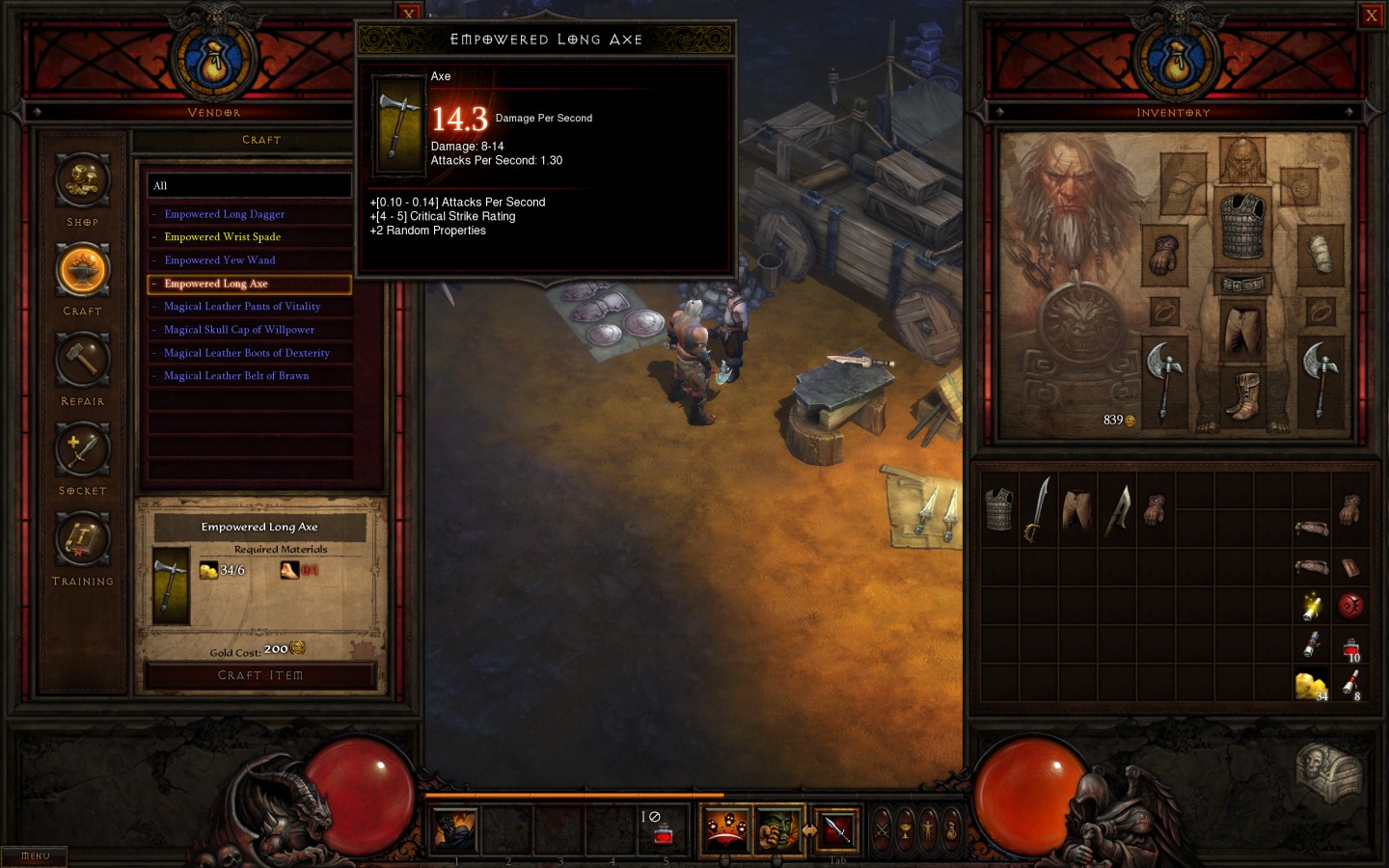Toggle the chalice panel at bottom right
1389x868 pixels.
click(905, 829)
